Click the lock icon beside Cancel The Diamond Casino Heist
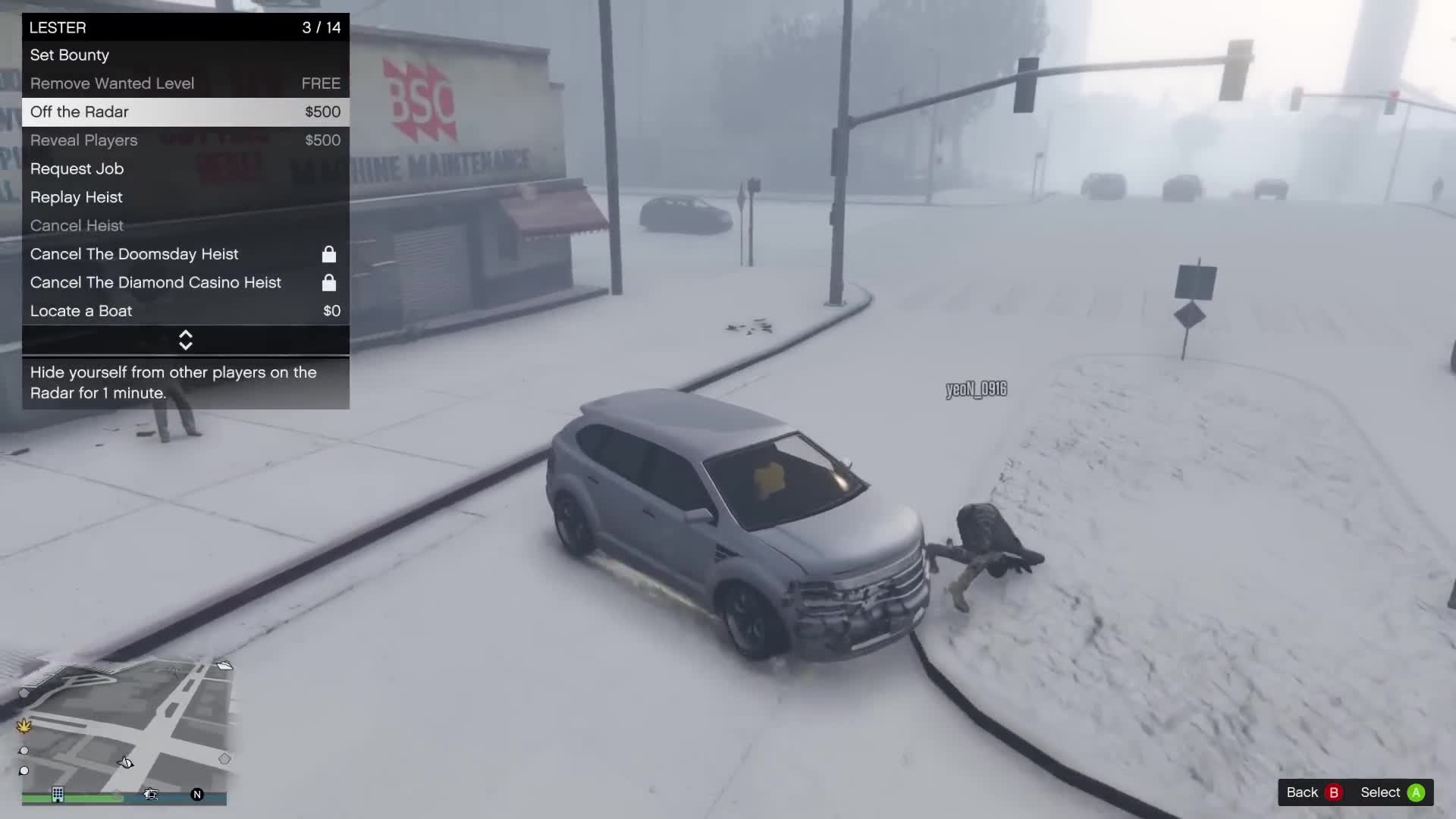Viewport: 1456px width, 819px height. 329,283
